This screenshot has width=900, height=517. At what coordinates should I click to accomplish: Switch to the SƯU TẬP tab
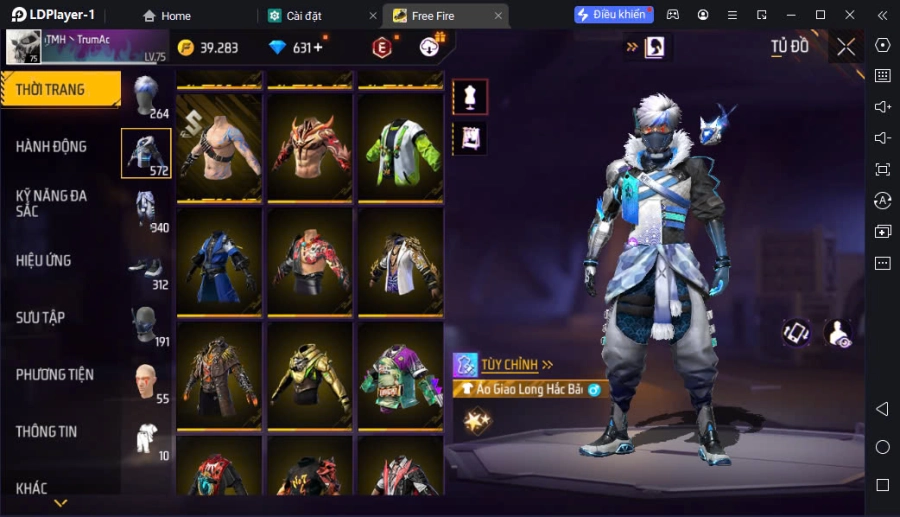[40, 318]
